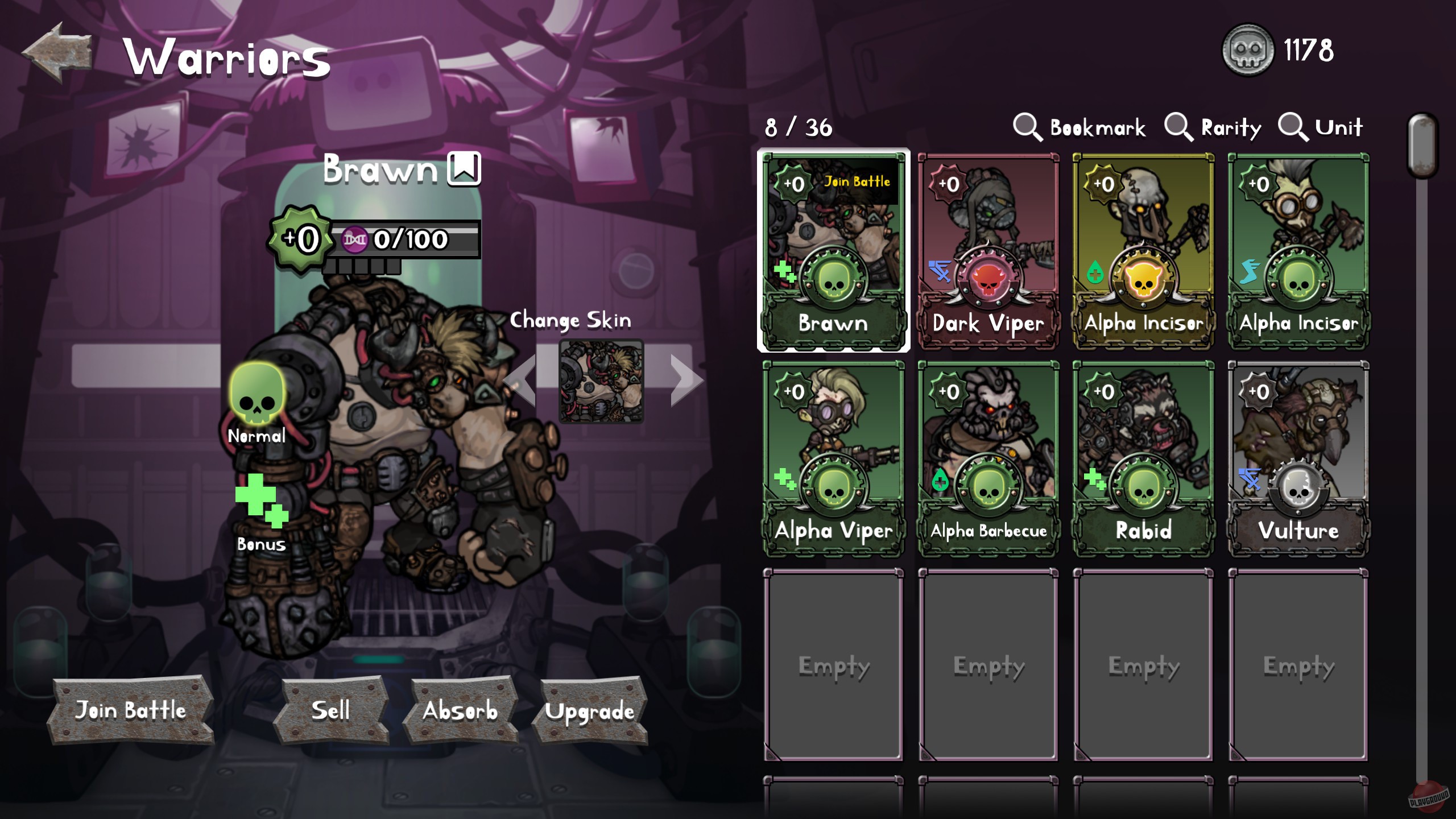Click the Change Skin thumbnail preview
This screenshot has height=819, width=1456.
[601, 382]
